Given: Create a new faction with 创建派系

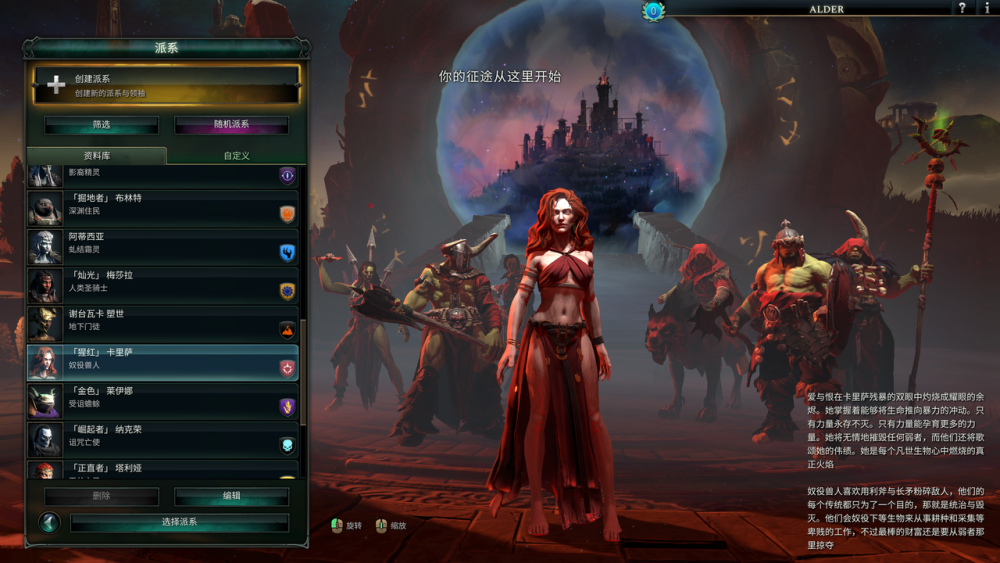Looking at the screenshot, I should (166, 85).
